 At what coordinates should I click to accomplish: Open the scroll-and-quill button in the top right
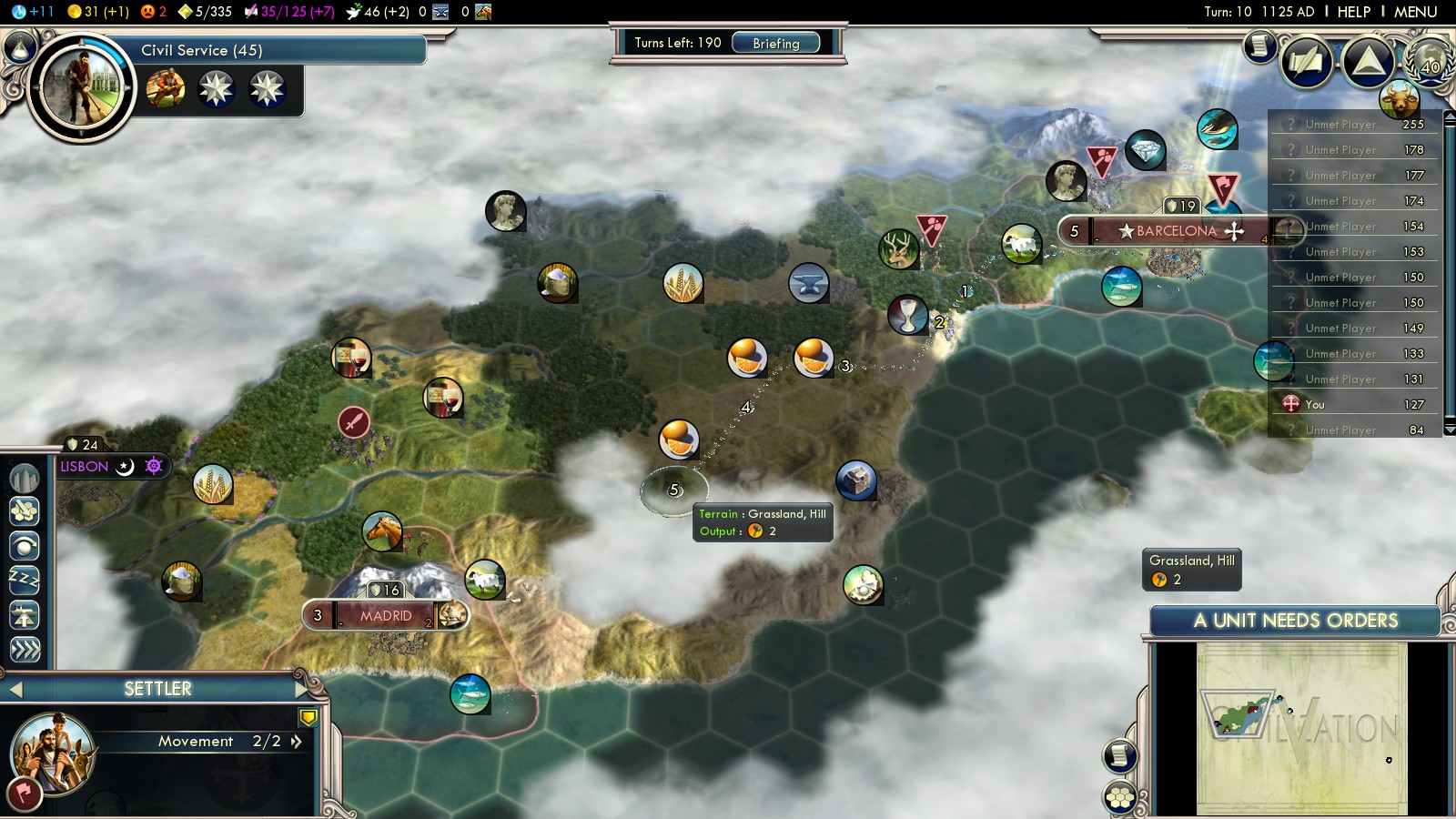coord(1260,45)
